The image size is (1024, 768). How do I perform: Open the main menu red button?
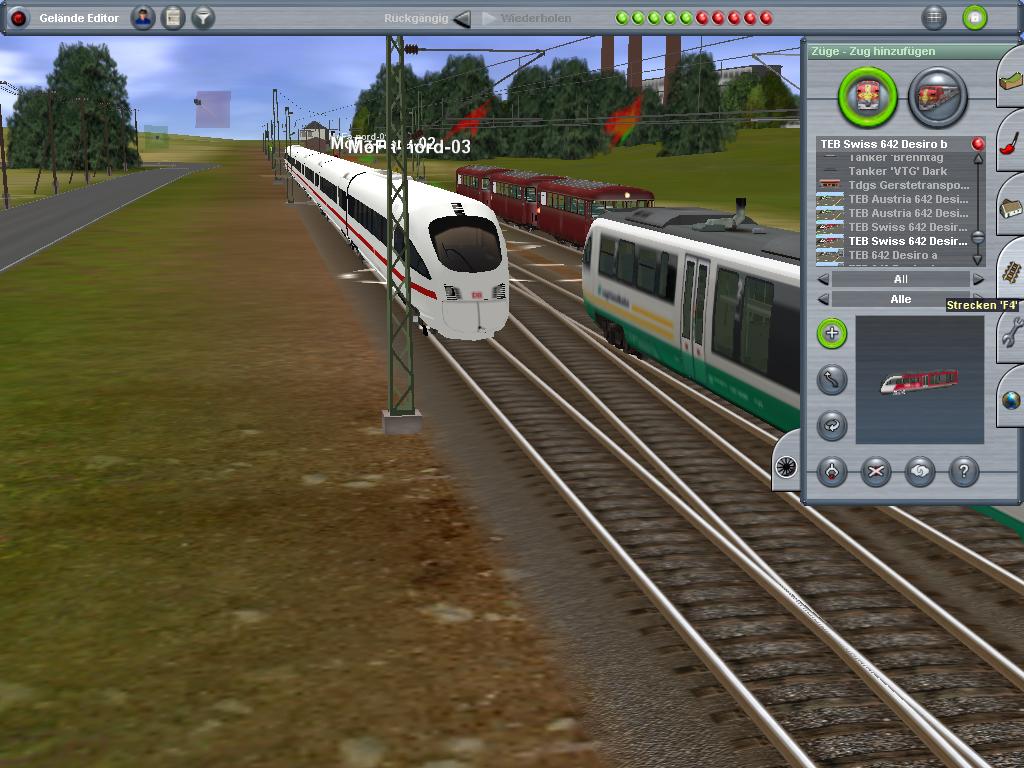click(18, 18)
